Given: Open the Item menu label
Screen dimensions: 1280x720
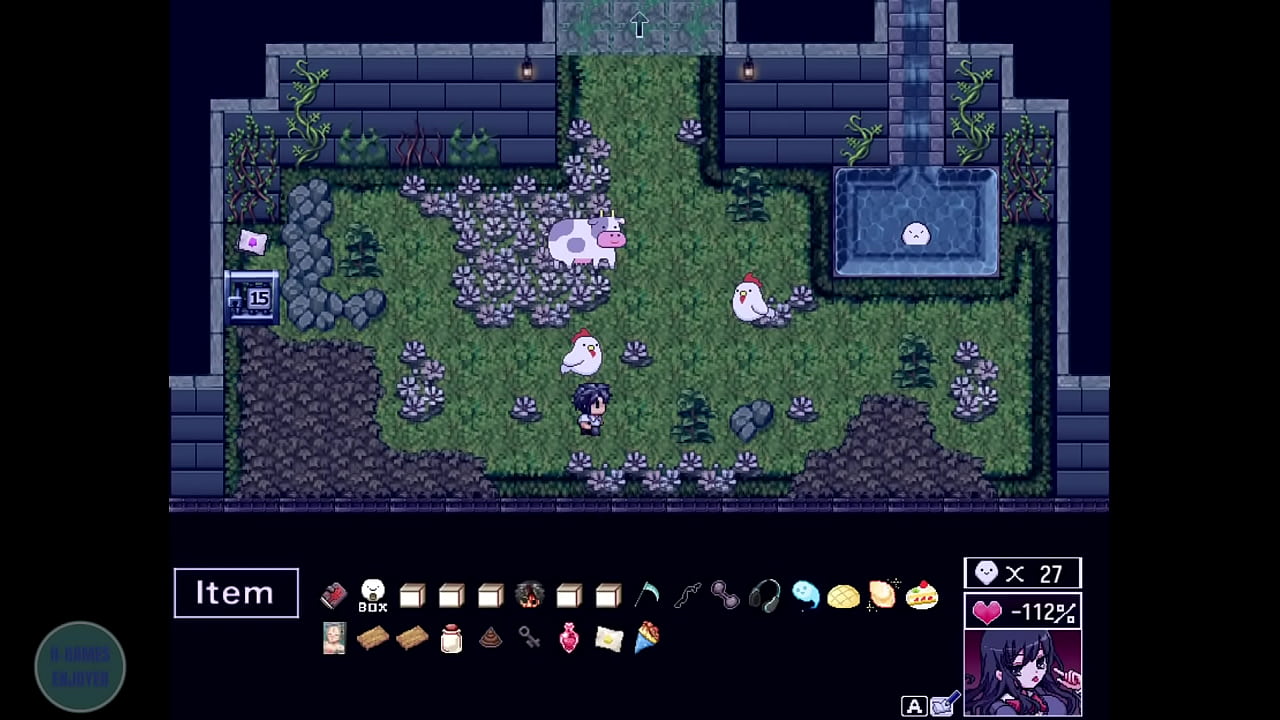Looking at the screenshot, I should coord(236,593).
